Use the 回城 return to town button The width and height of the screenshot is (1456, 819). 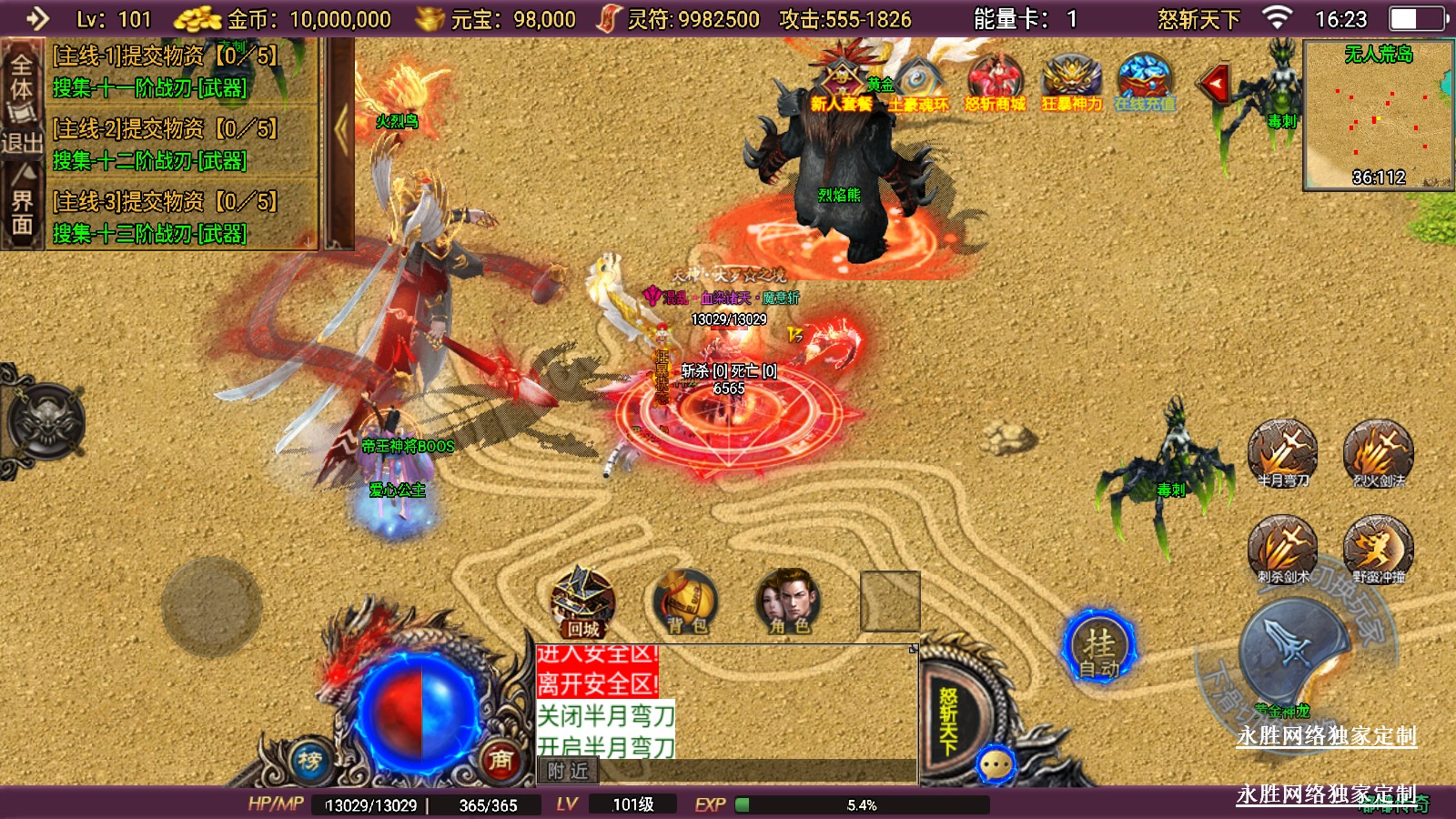click(x=583, y=602)
